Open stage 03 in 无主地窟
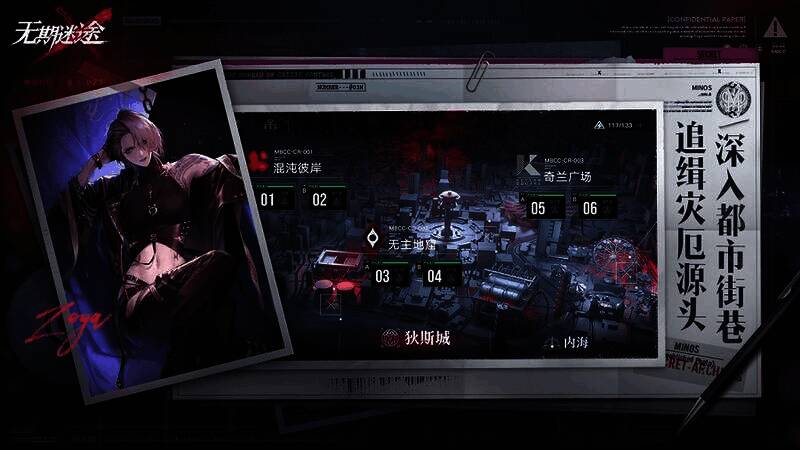The height and width of the screenshot is (450, 800). pyautogui.click(x=383, y=276)
